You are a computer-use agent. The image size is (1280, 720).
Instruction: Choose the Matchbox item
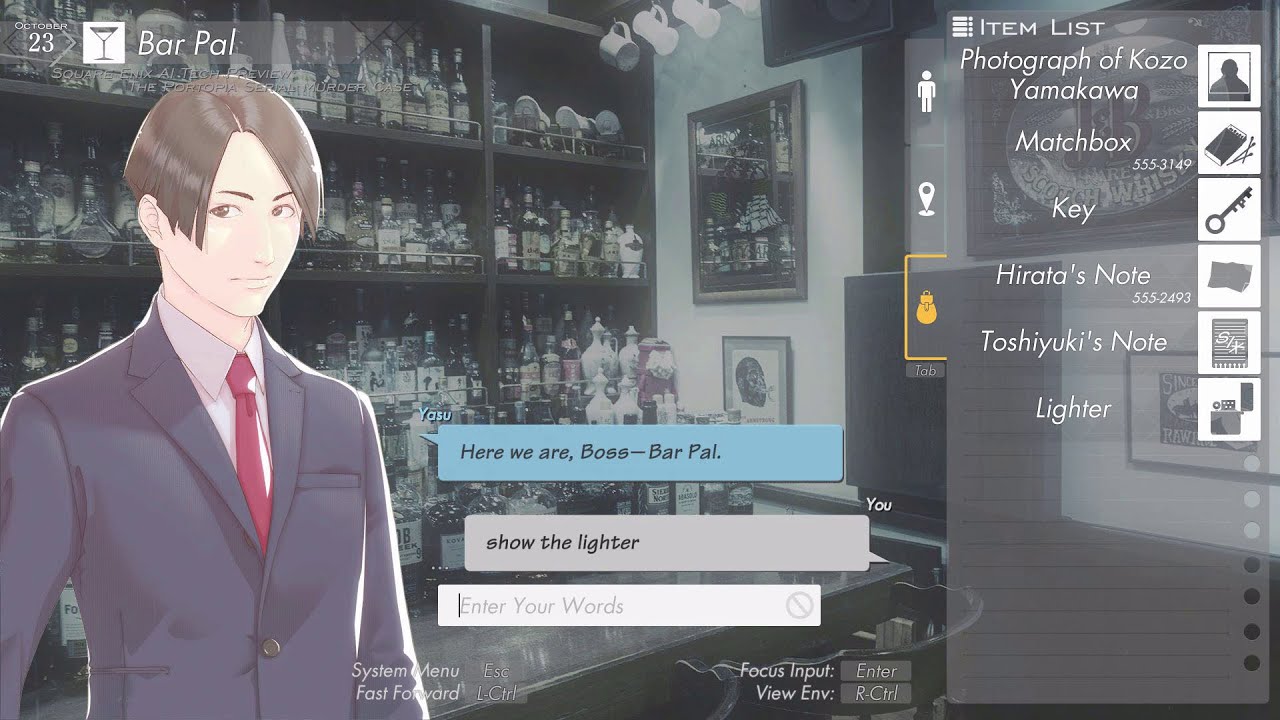pos(1228,143)
